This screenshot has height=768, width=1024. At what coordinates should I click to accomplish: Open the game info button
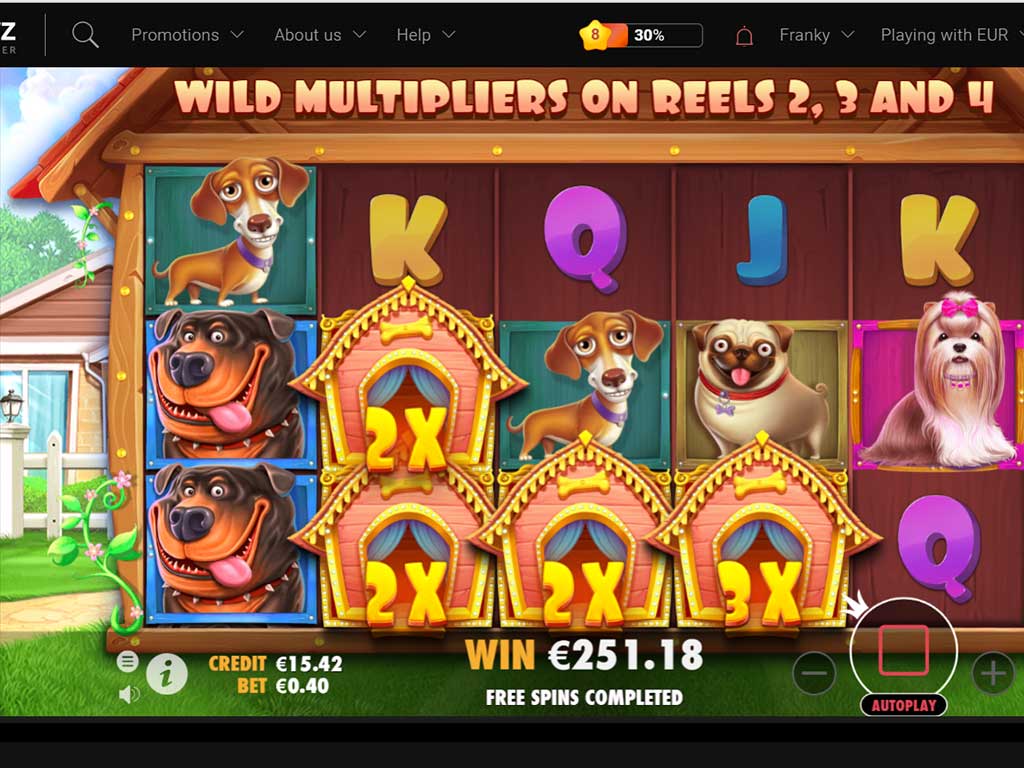point(167,675)
